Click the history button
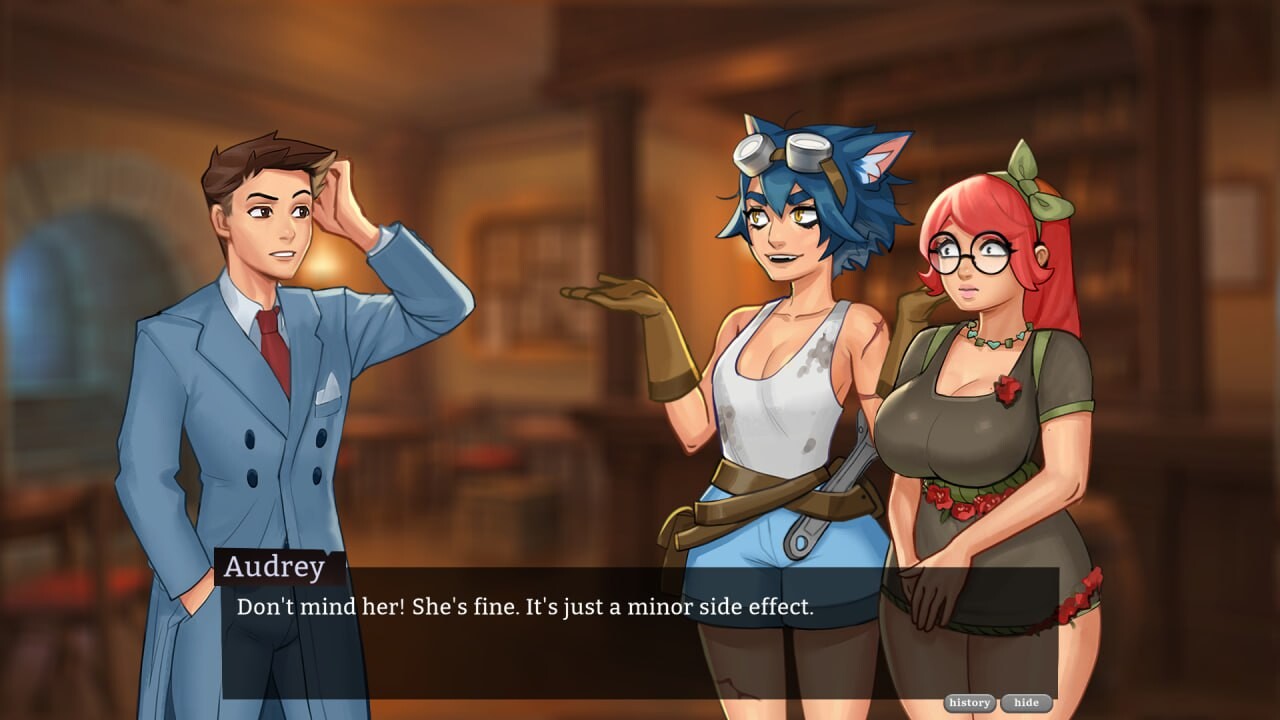1280x720 pixels. pos(968,702)
